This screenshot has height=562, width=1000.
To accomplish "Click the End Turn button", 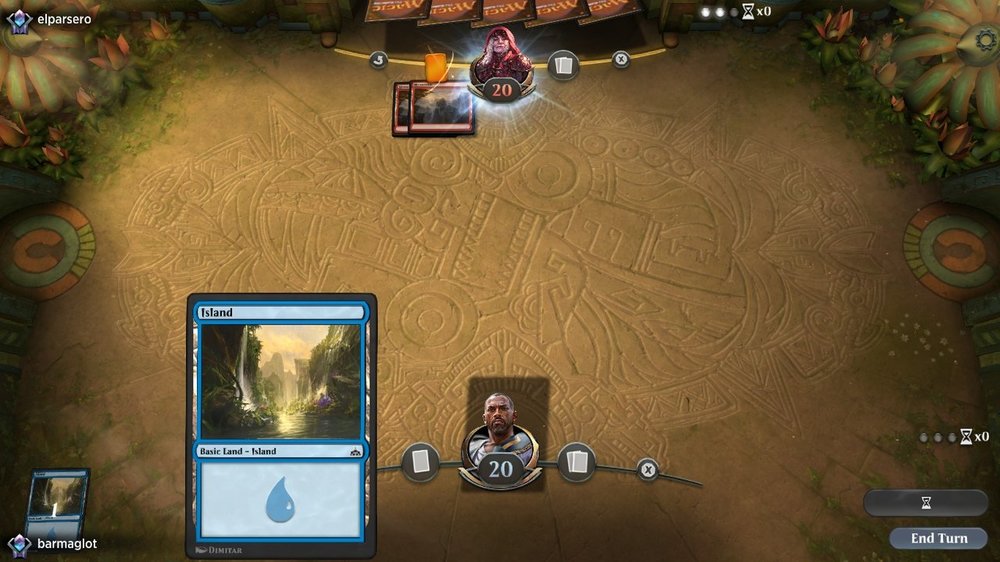I will (x=938, y=538).
